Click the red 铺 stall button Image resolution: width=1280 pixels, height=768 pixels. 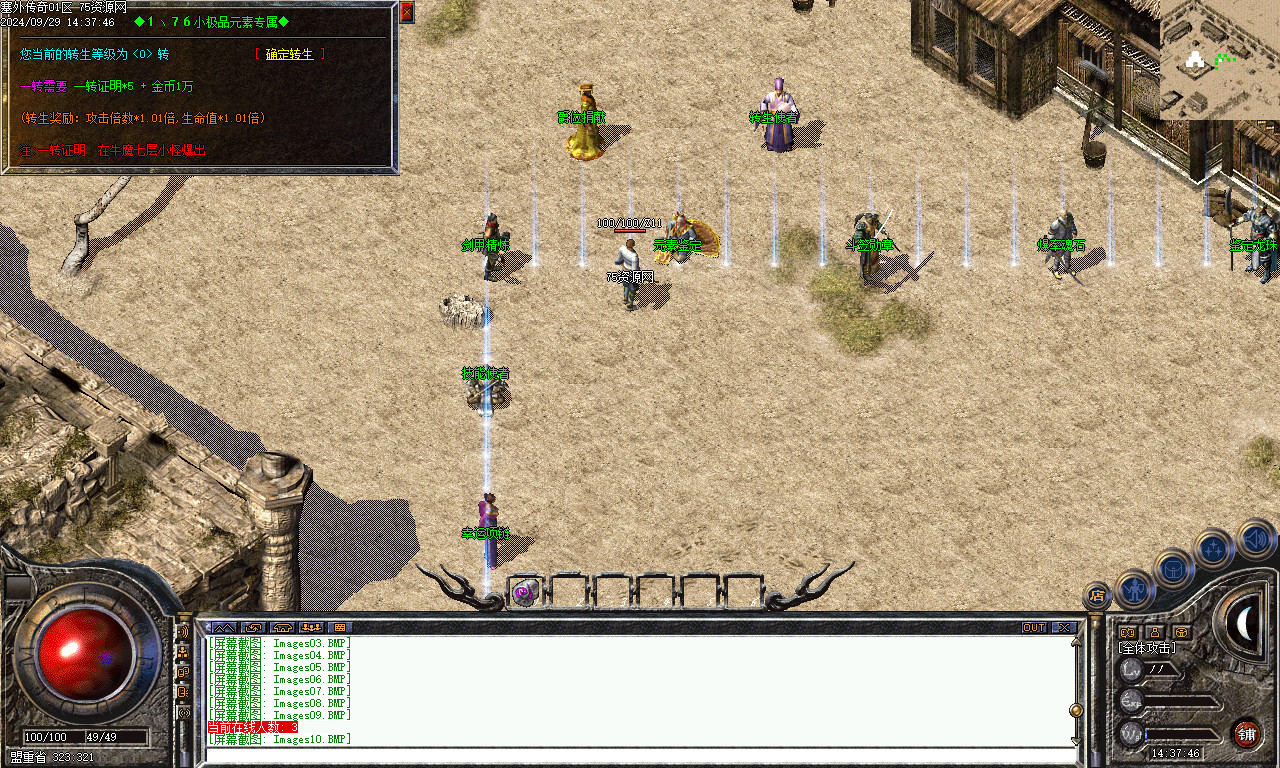1246,734
